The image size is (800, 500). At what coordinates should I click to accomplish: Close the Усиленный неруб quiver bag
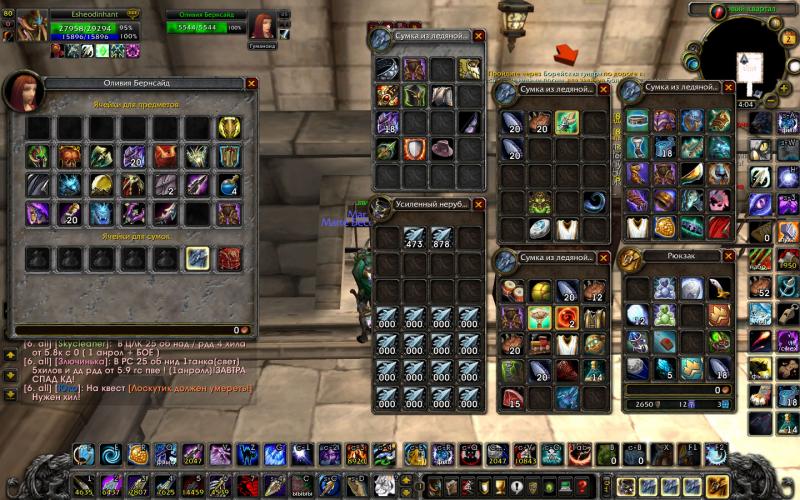coord(478,204)
